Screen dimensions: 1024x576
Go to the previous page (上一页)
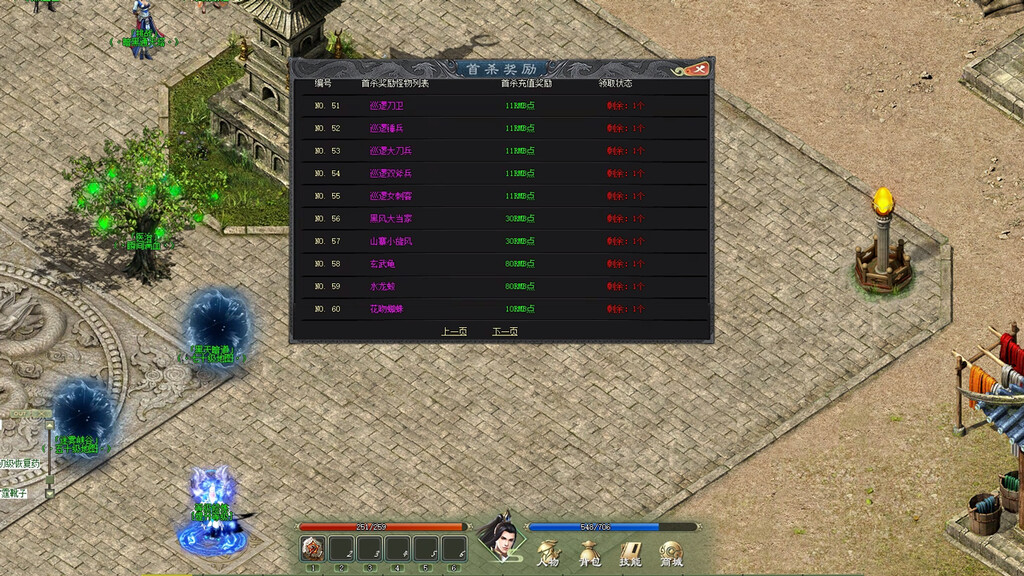click(x=454, y=331)
